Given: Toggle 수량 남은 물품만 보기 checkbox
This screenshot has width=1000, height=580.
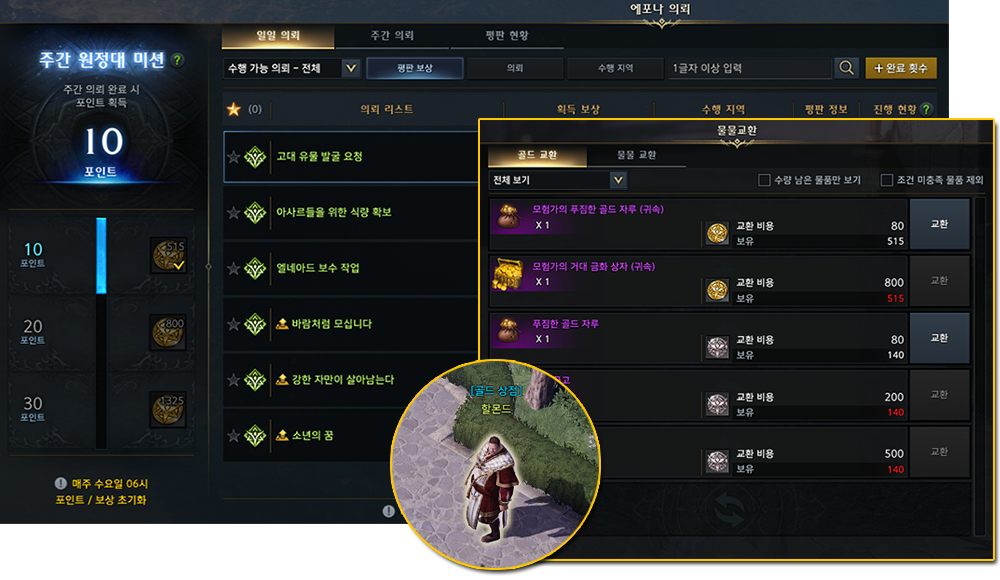Looking at the screenshot, I should pyautogui.click(x=766, y=181).
